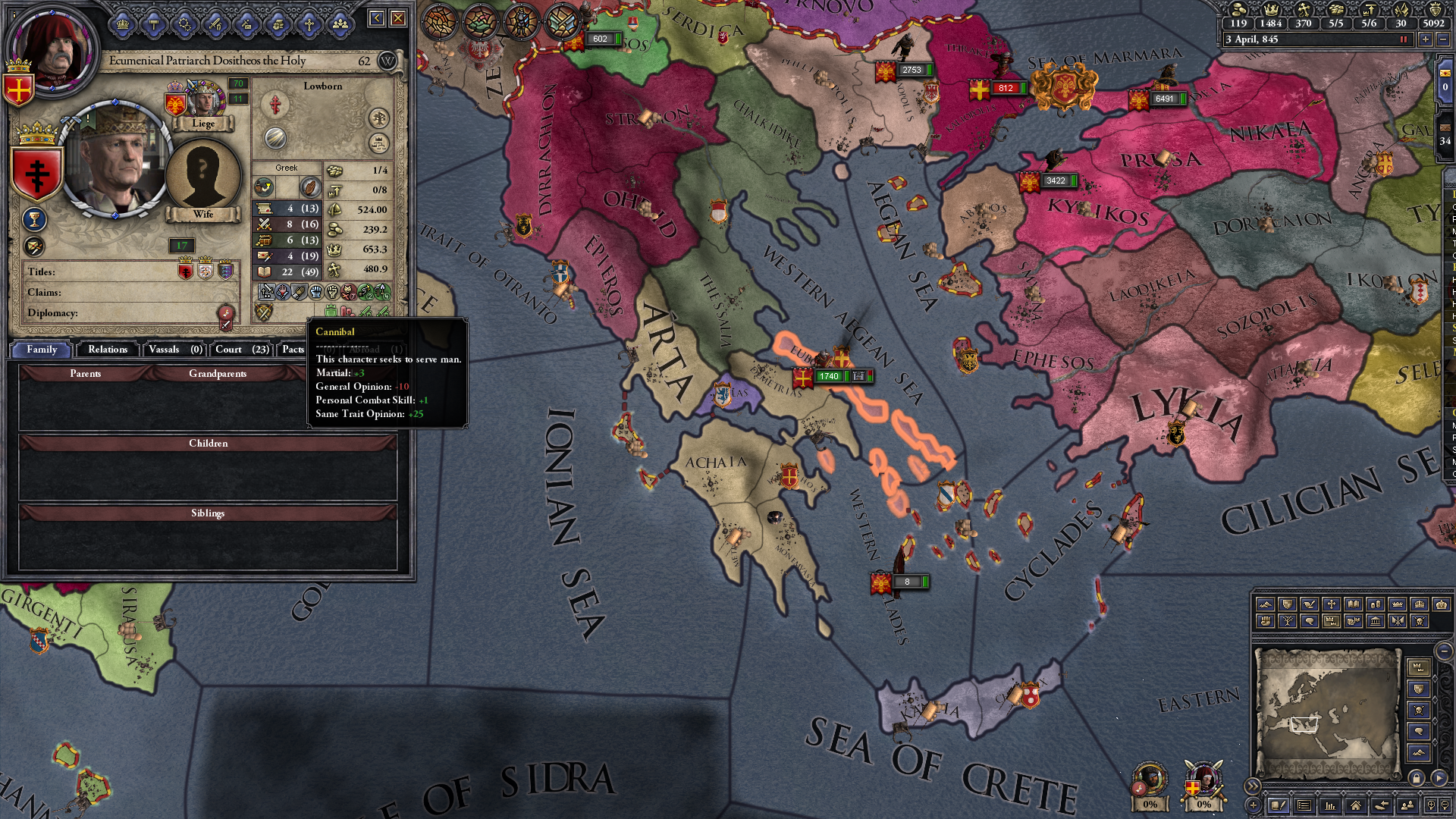Click the back arrow above the character sheet

click(x=377, y=17)
